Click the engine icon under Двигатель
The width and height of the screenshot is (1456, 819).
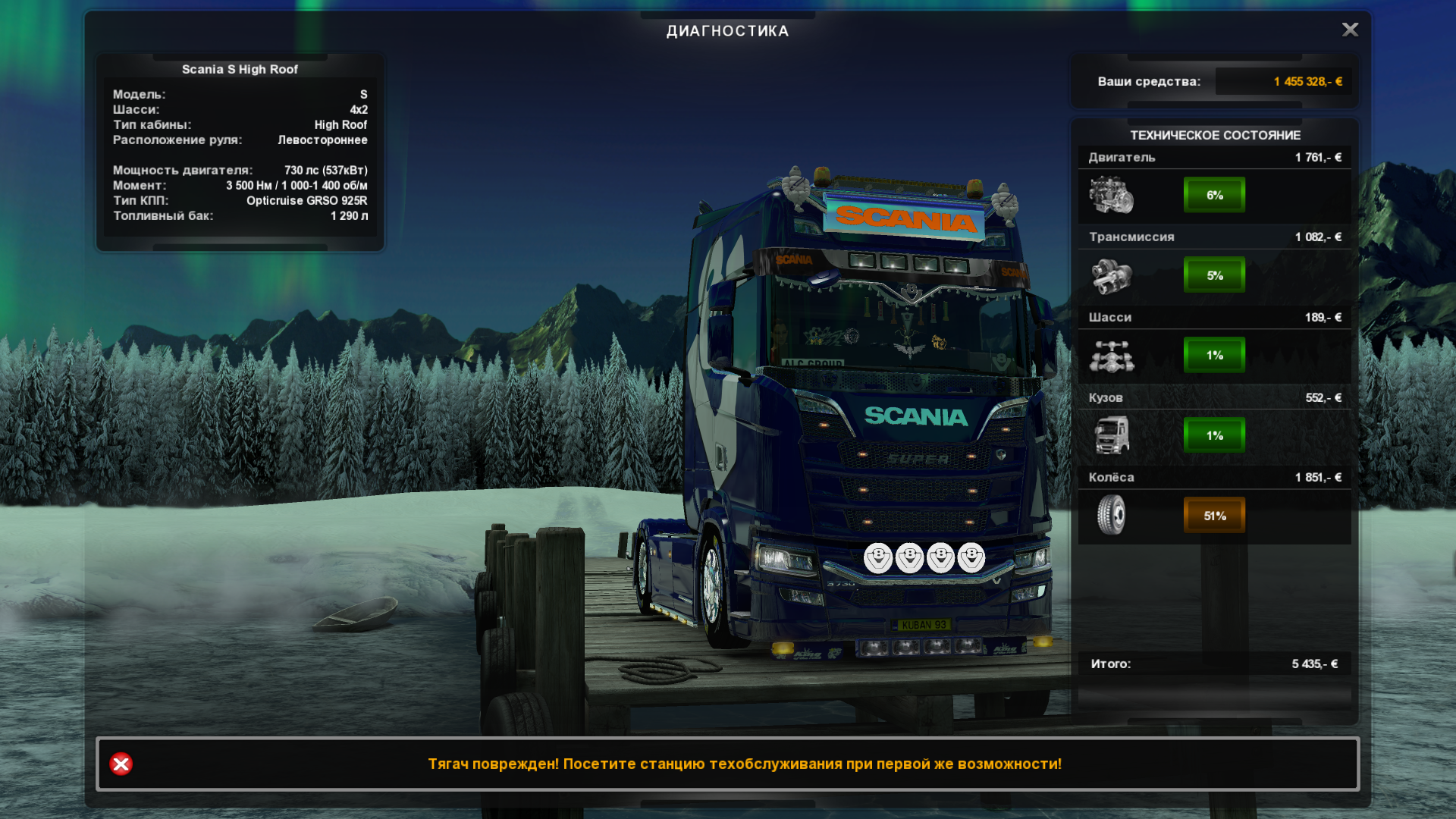pos(1111,195)
